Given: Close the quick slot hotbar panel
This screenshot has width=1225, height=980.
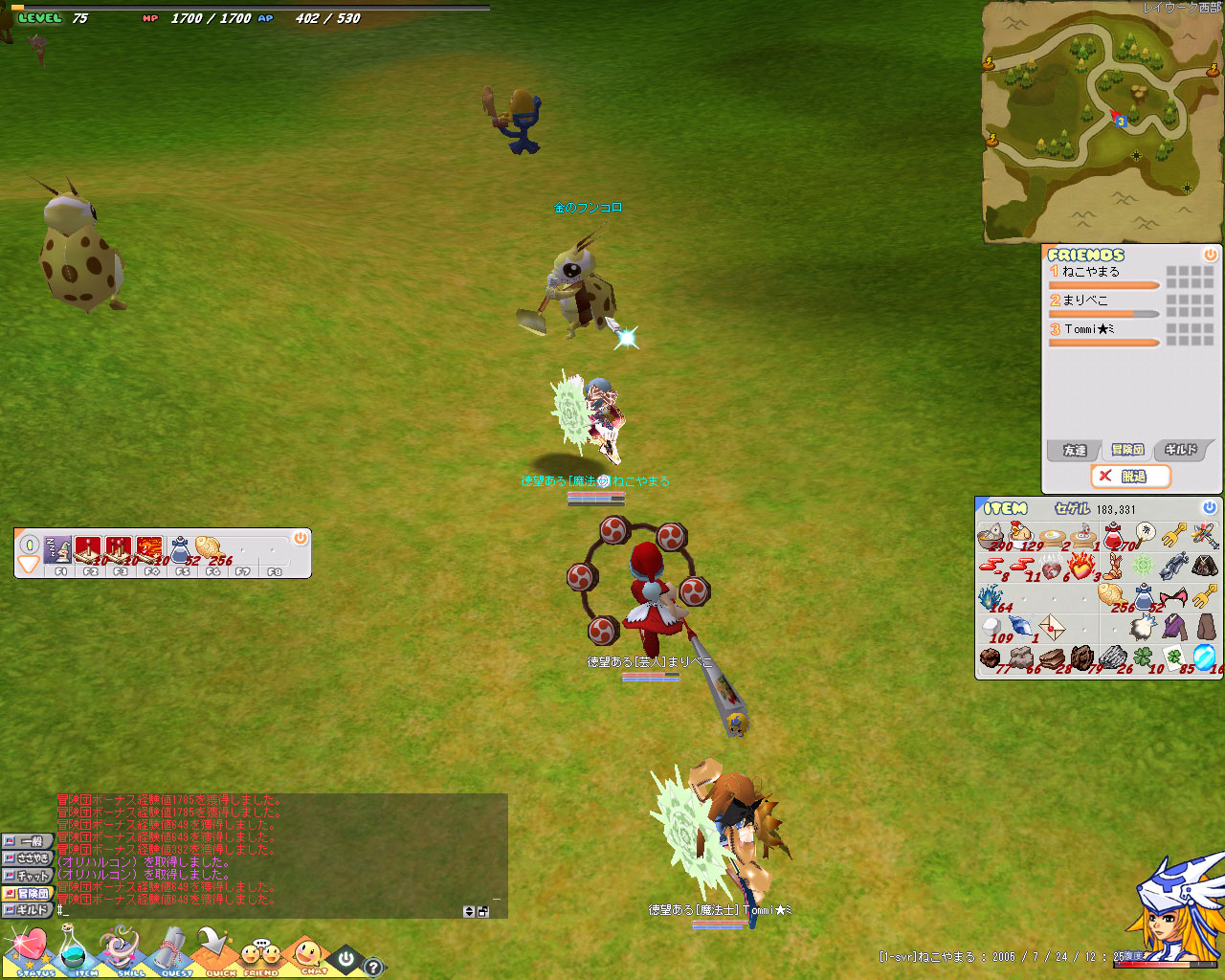Looking at the screenshot, I should coord(300,539).
